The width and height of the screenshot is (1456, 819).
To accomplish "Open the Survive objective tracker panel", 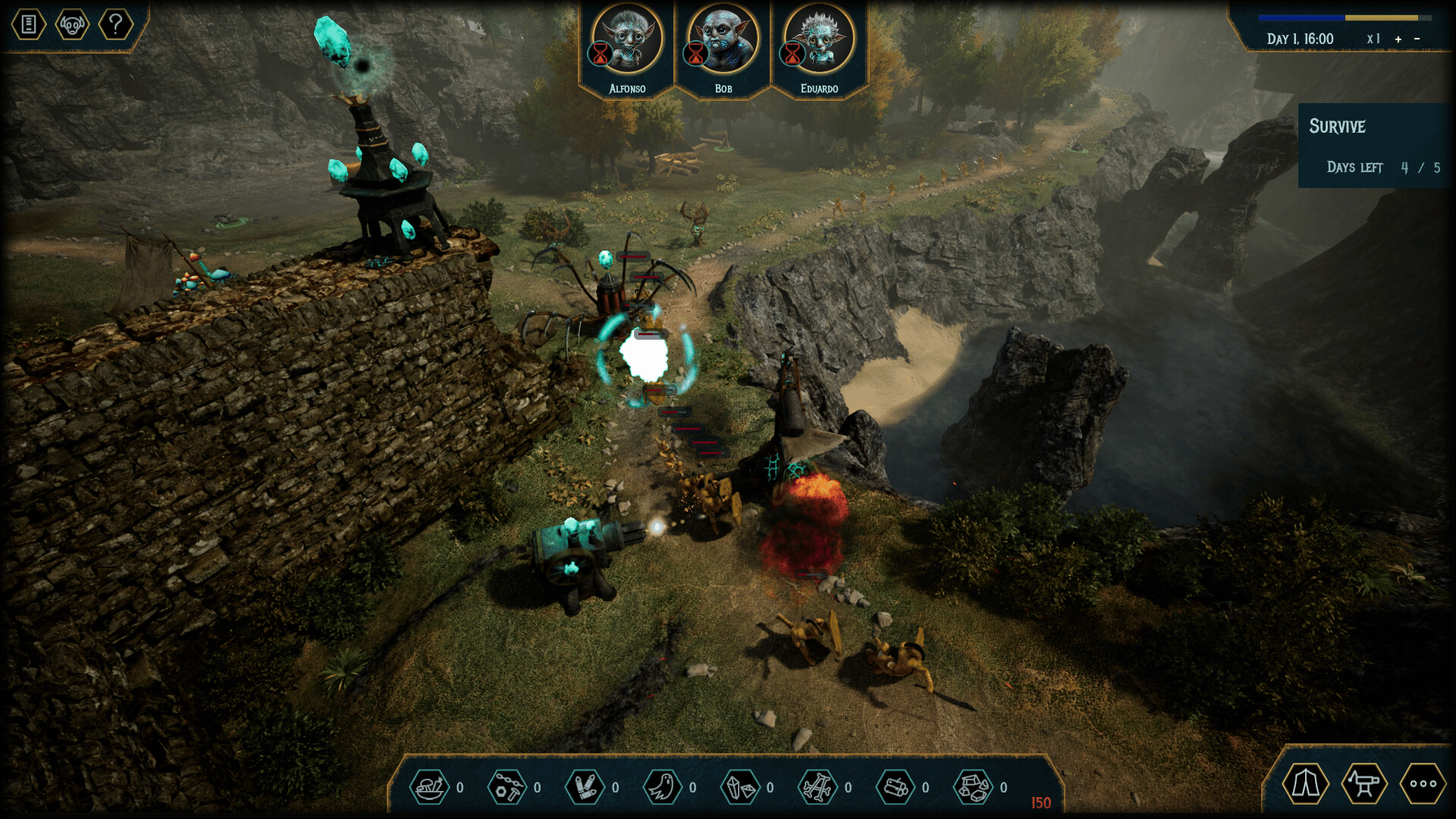I will point(1374,146).
